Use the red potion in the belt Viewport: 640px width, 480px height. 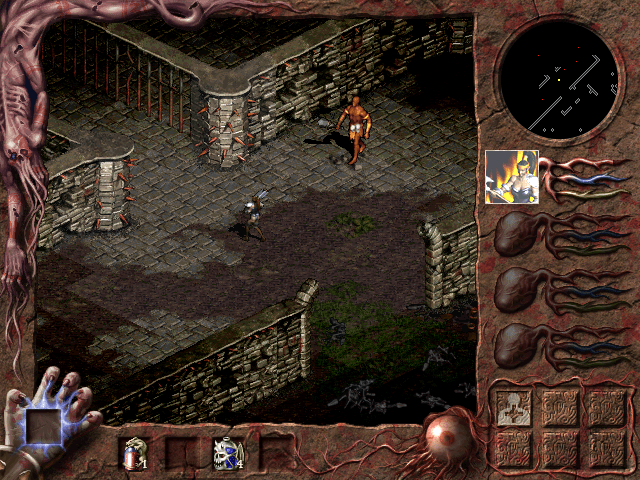click(x=133, y=454)
